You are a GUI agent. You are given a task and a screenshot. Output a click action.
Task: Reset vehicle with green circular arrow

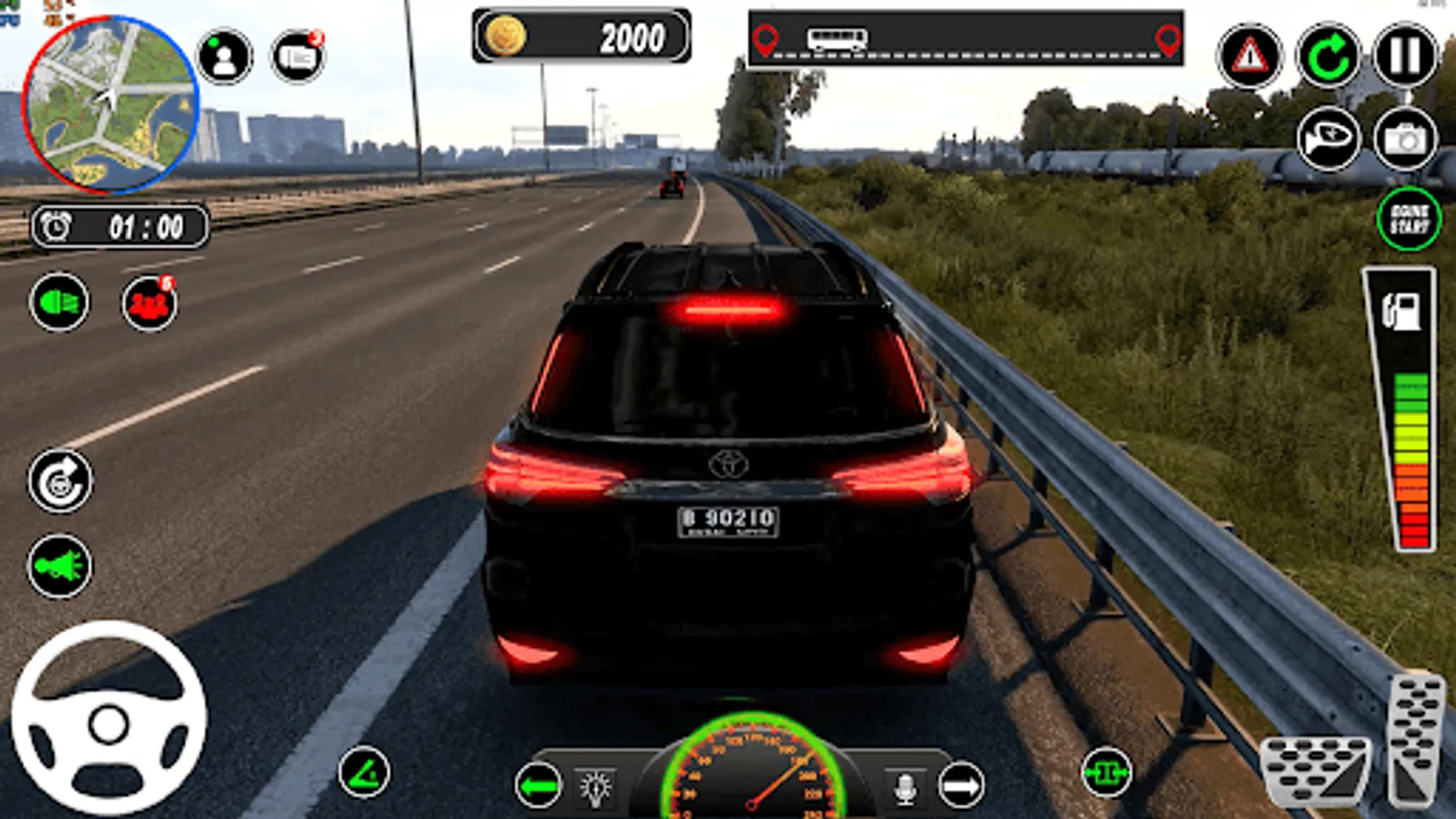1328,57
